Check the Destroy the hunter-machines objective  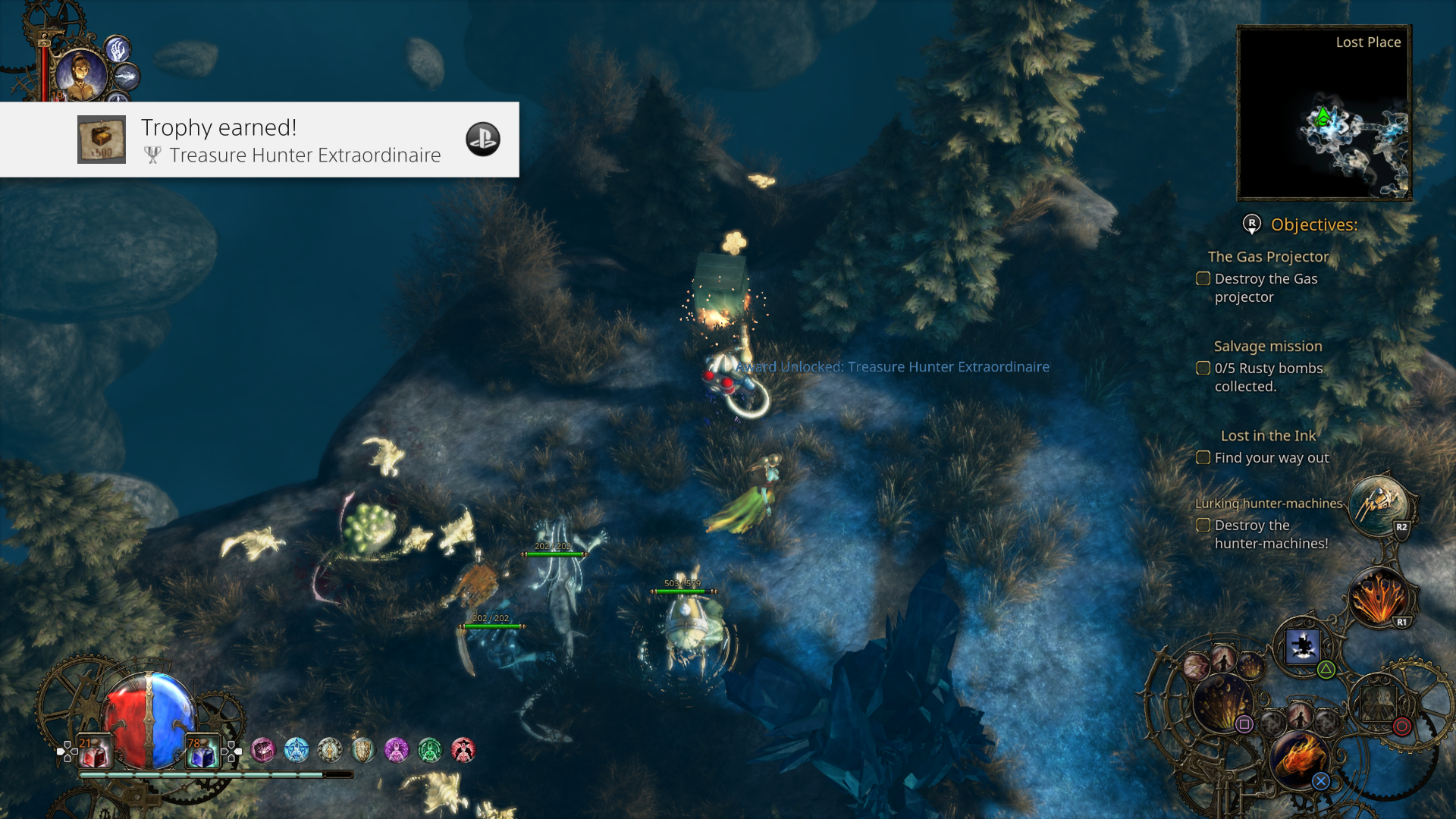pos(1203,525)
